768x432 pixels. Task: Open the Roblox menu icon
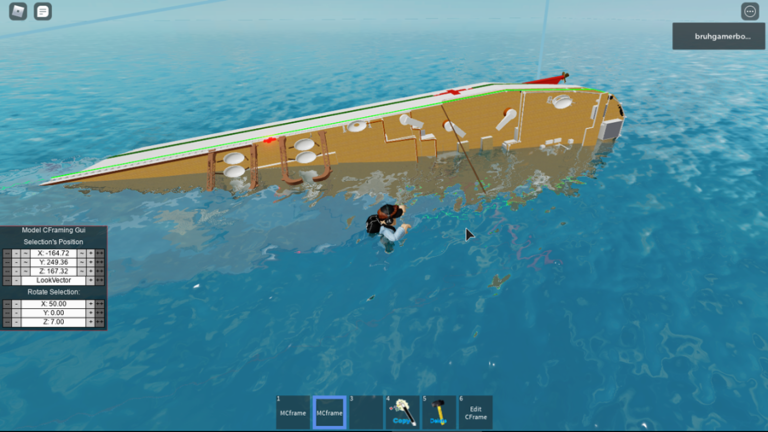[x=16, y=12]
